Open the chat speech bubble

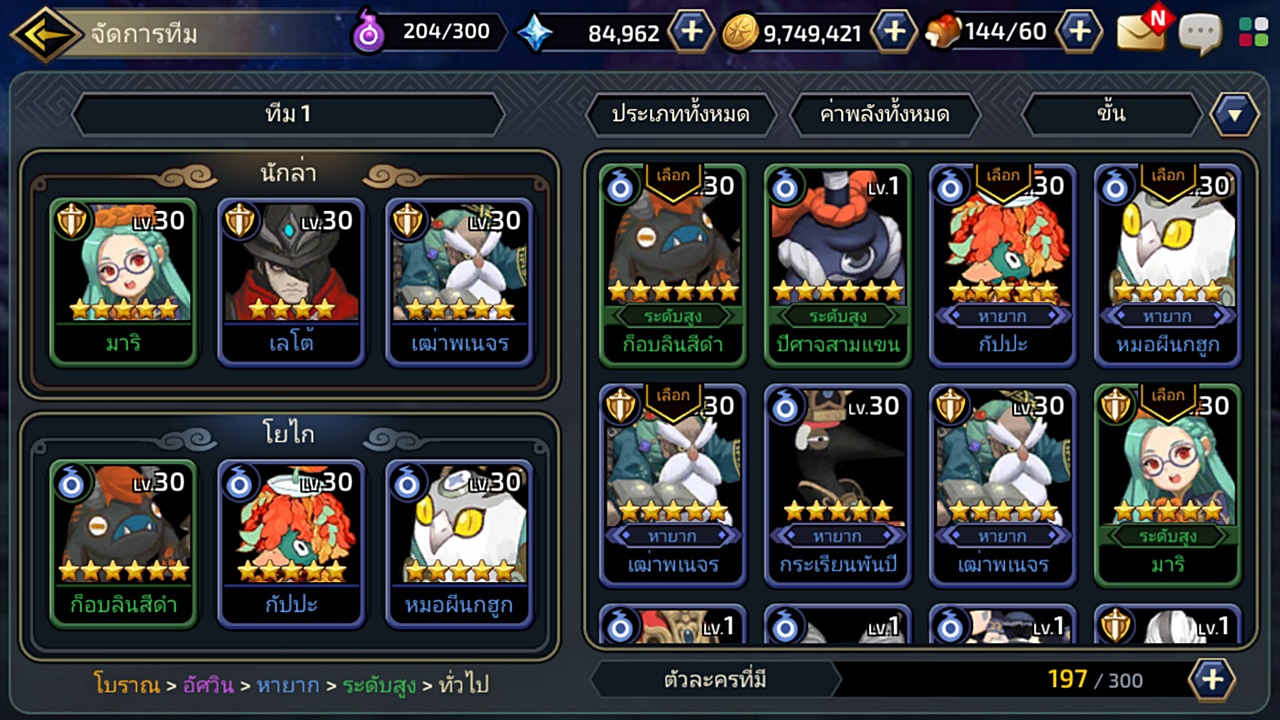point(1200,33)
